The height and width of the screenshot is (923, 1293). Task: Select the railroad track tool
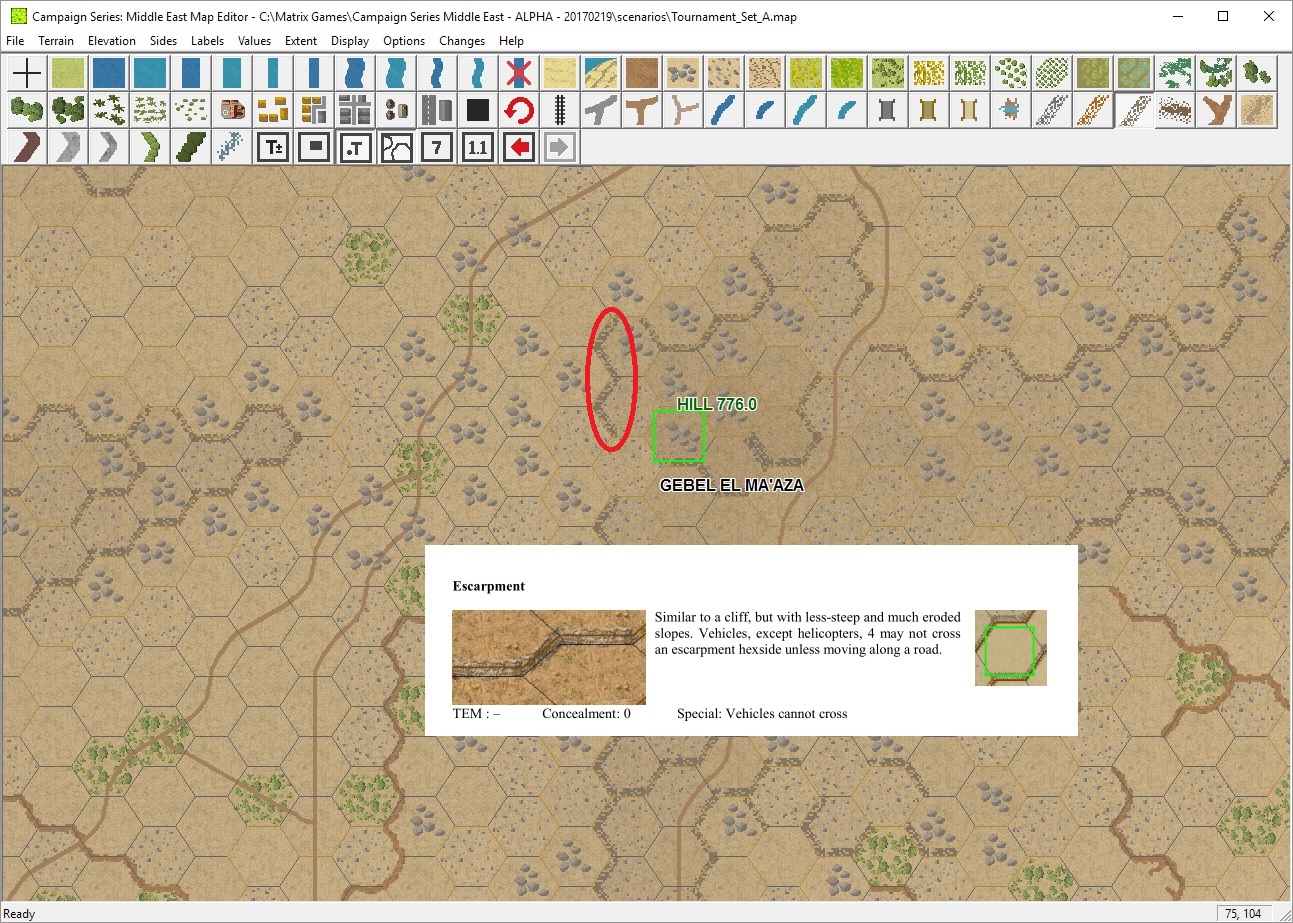tap(559, 110)
